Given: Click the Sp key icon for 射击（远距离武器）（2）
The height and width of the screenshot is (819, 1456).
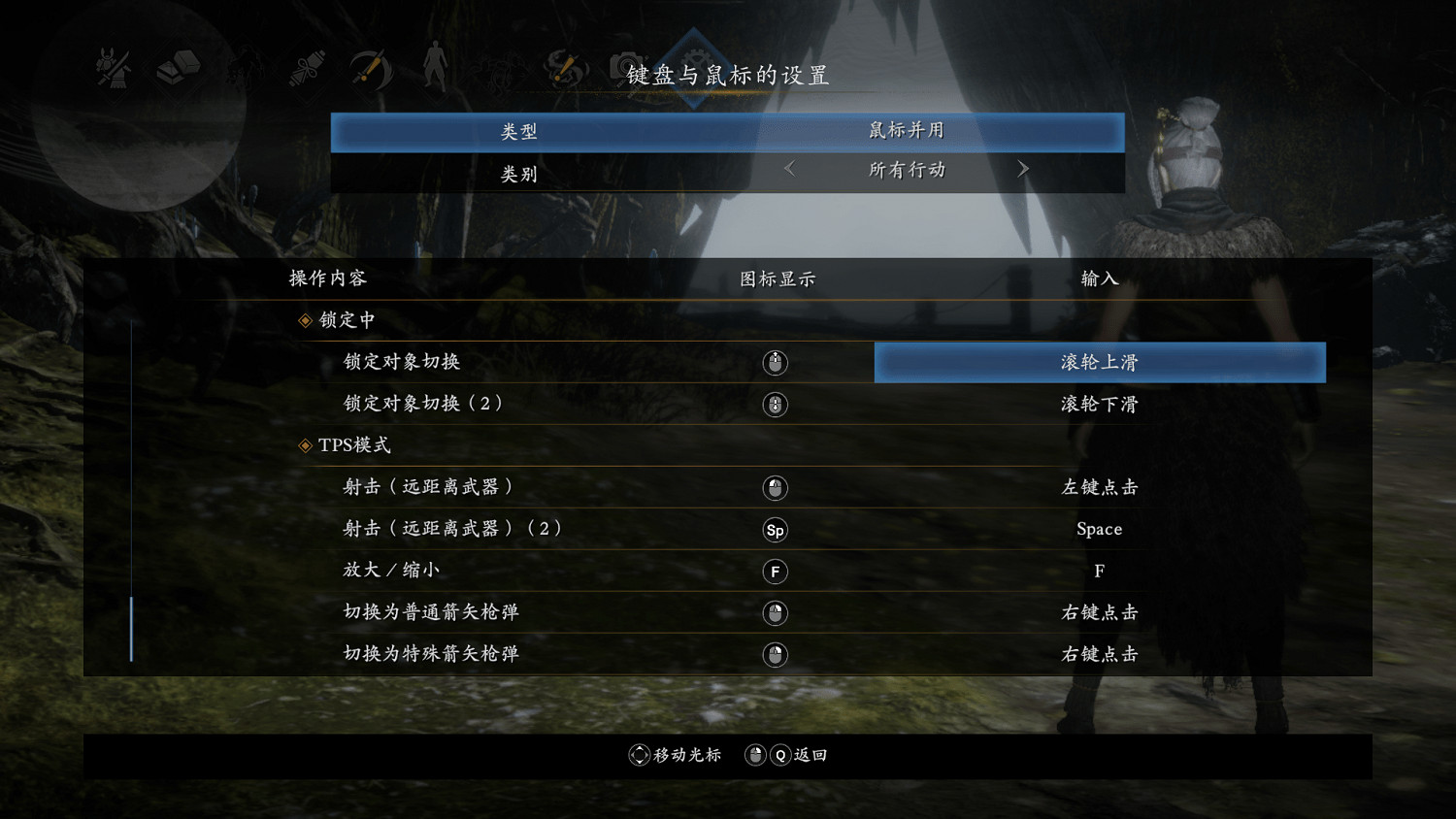Looking at the screenshot, I should pyautogui.click(x=775, y=530).
